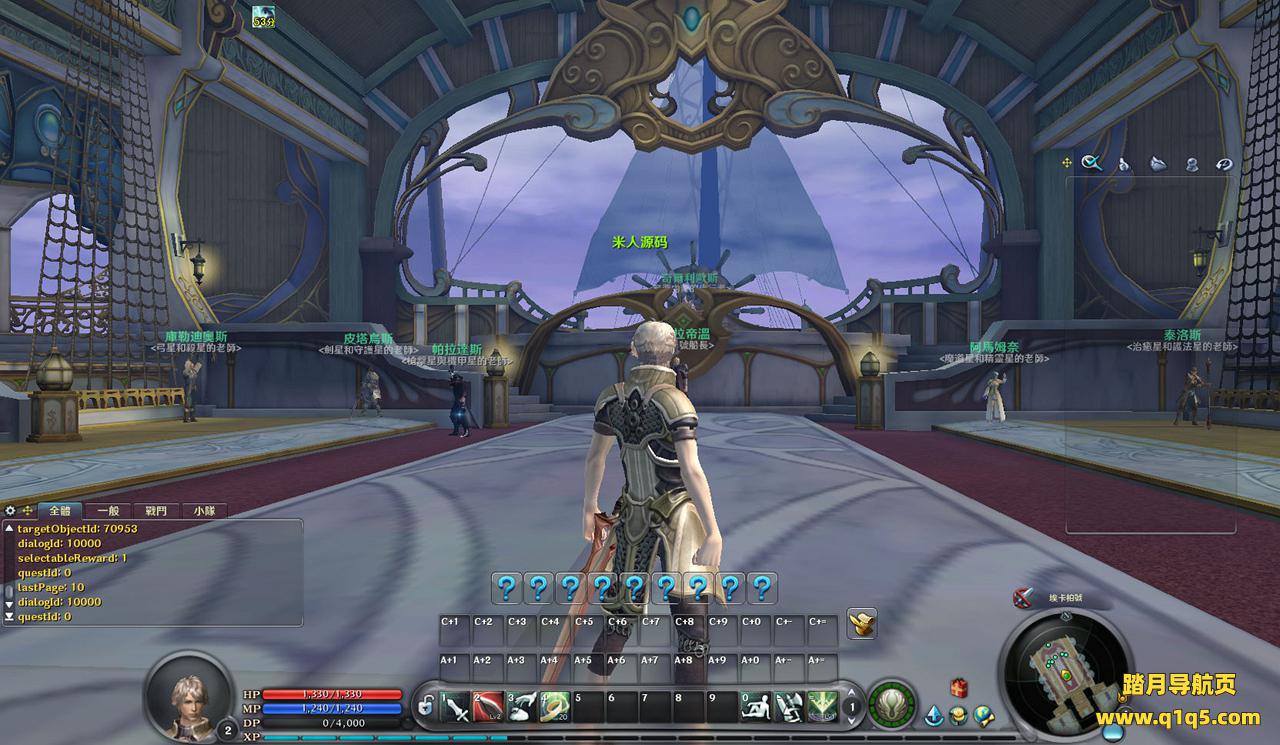Viewport: 1280px width, 745px height.
Task: Select the 戰鬥 chat tab
Action: pyautogui.click(x=156, y=510)
